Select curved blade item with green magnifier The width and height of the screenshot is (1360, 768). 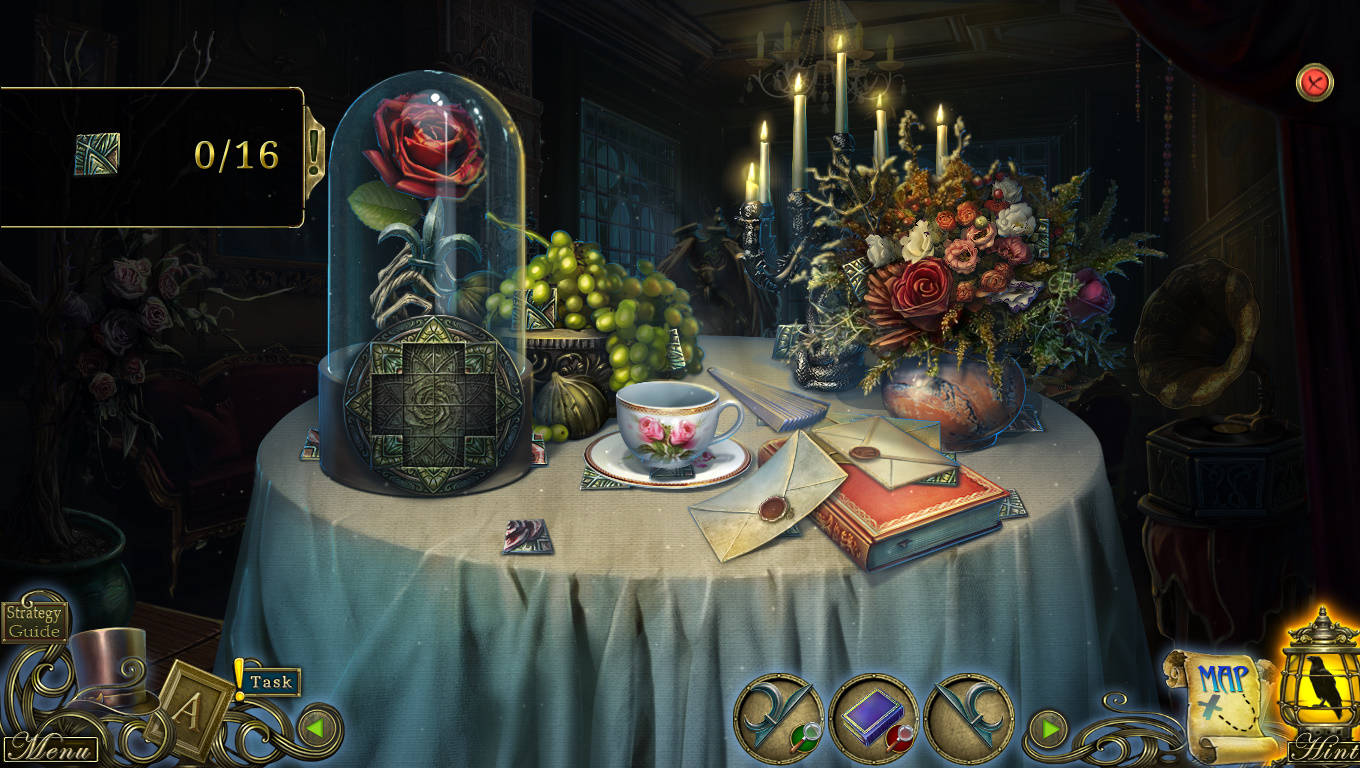[778, 718]
